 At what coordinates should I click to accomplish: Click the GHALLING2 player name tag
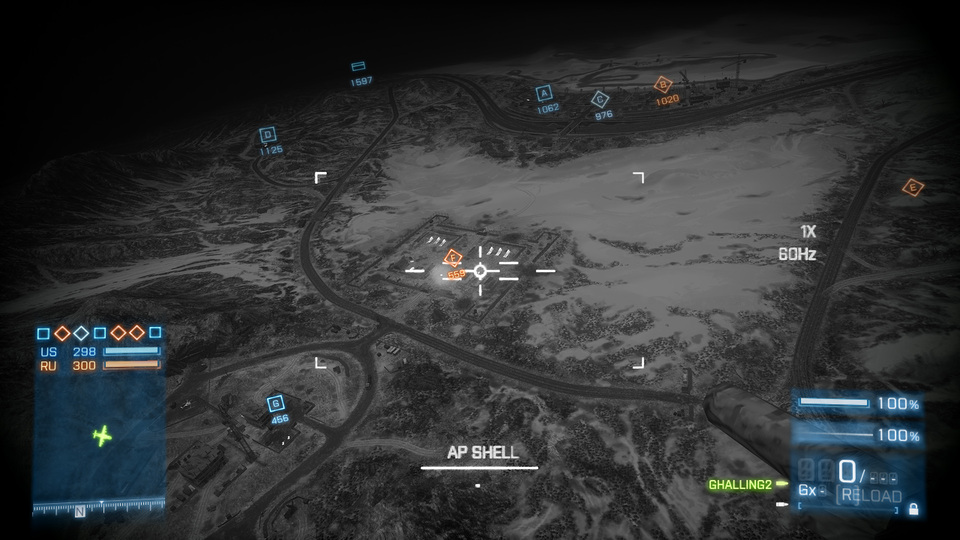[x=740, y=485]
